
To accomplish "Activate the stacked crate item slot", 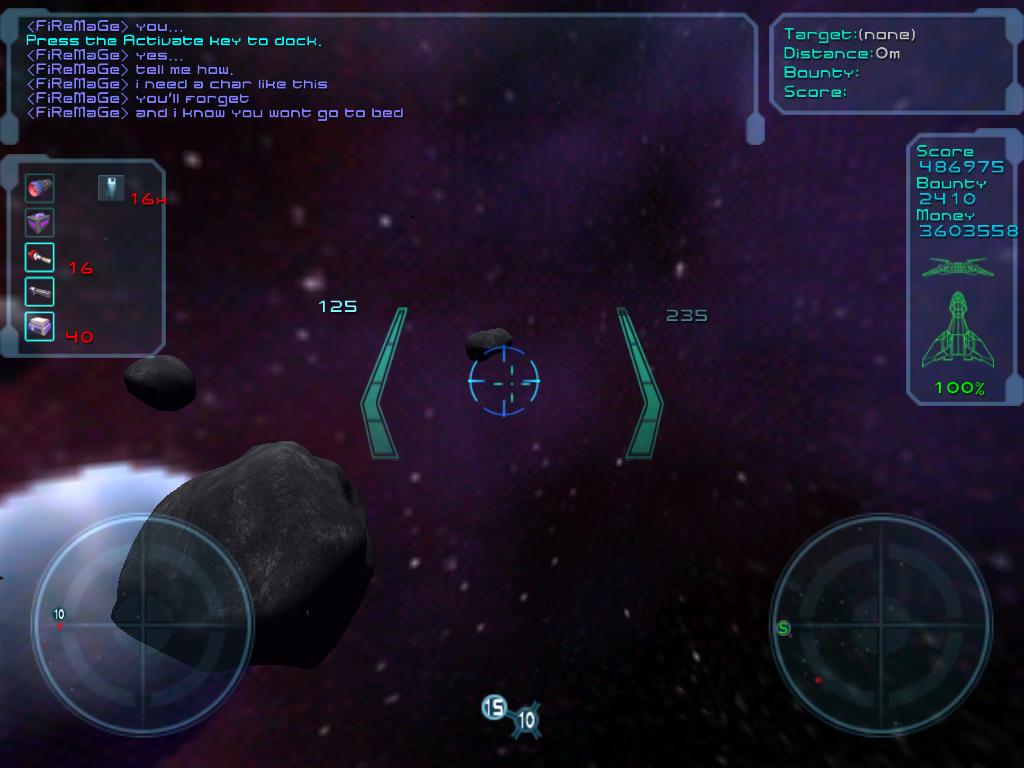I will pos(40,326).
